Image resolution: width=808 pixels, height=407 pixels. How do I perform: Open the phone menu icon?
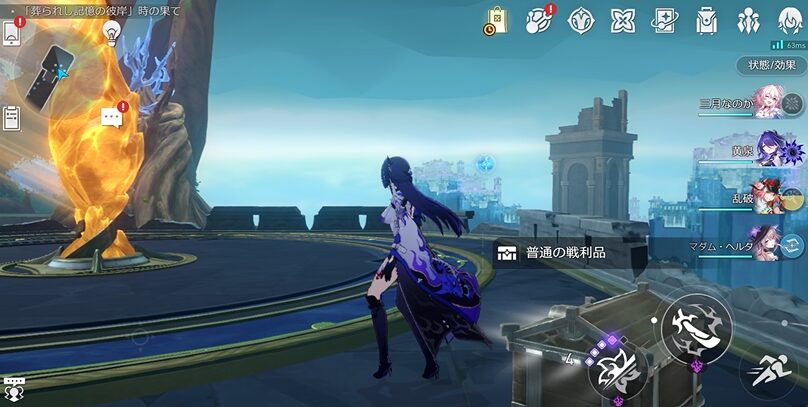[12, 33]
